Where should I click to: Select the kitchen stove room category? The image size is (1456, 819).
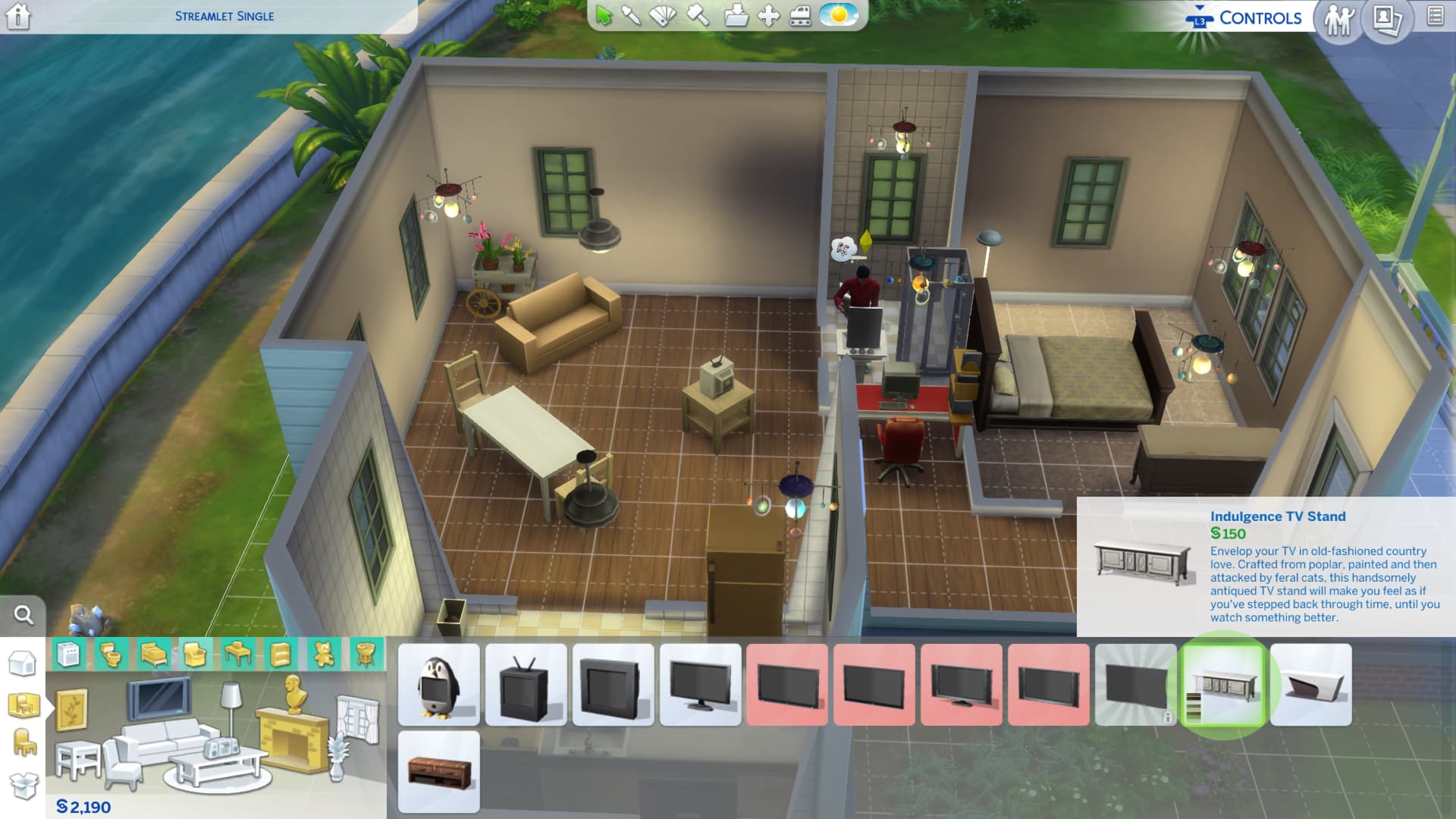pyautogui.click(x=68, y=654)
